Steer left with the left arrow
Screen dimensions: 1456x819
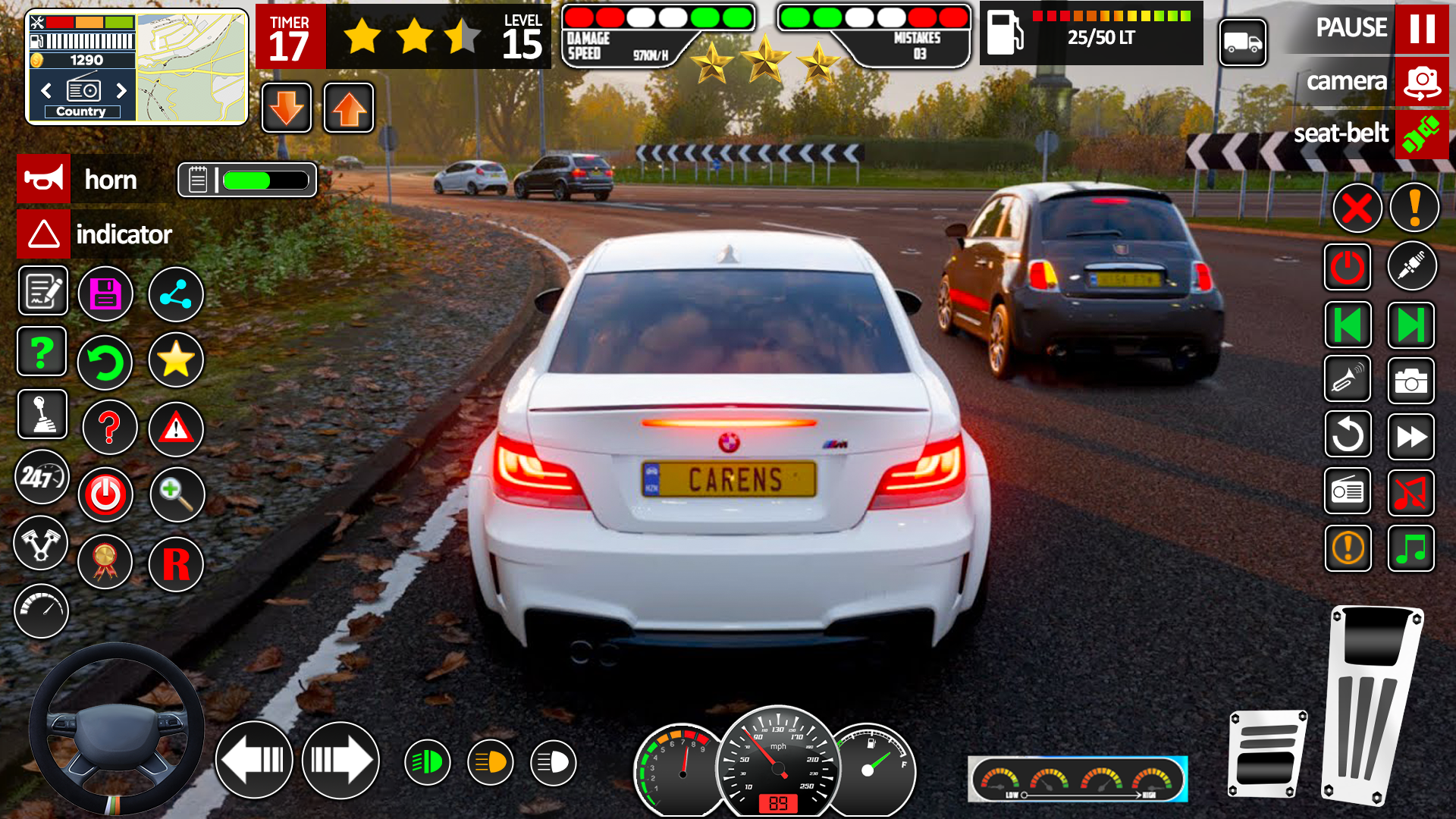(x=254, y=760)
